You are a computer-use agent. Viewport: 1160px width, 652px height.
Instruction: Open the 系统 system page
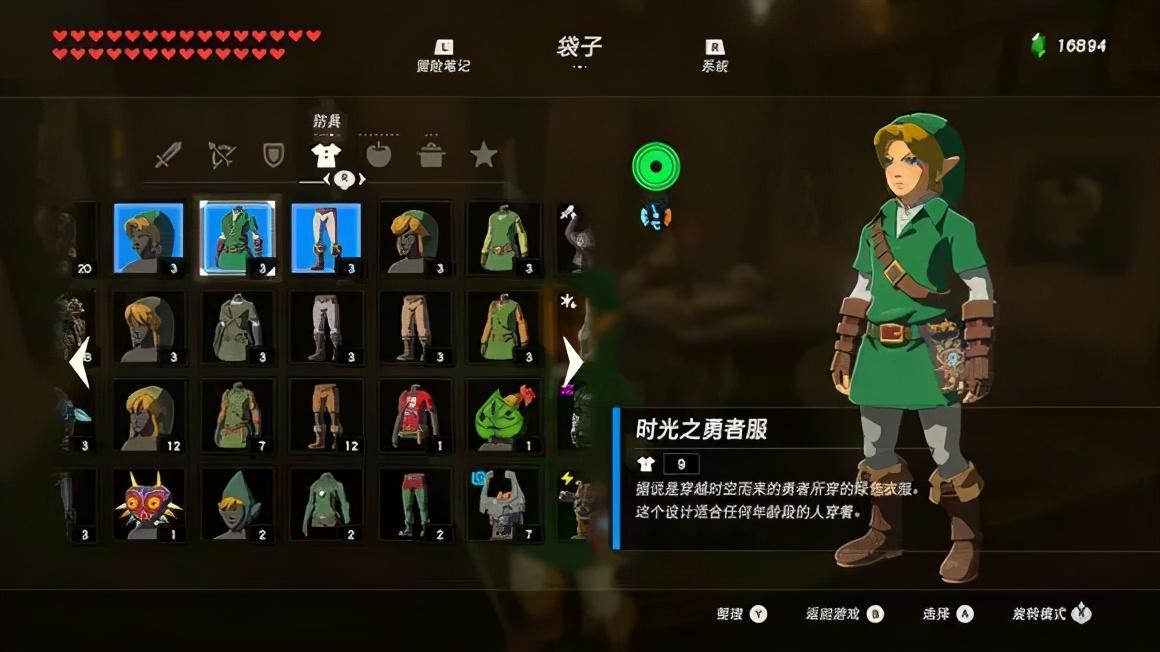715,56
